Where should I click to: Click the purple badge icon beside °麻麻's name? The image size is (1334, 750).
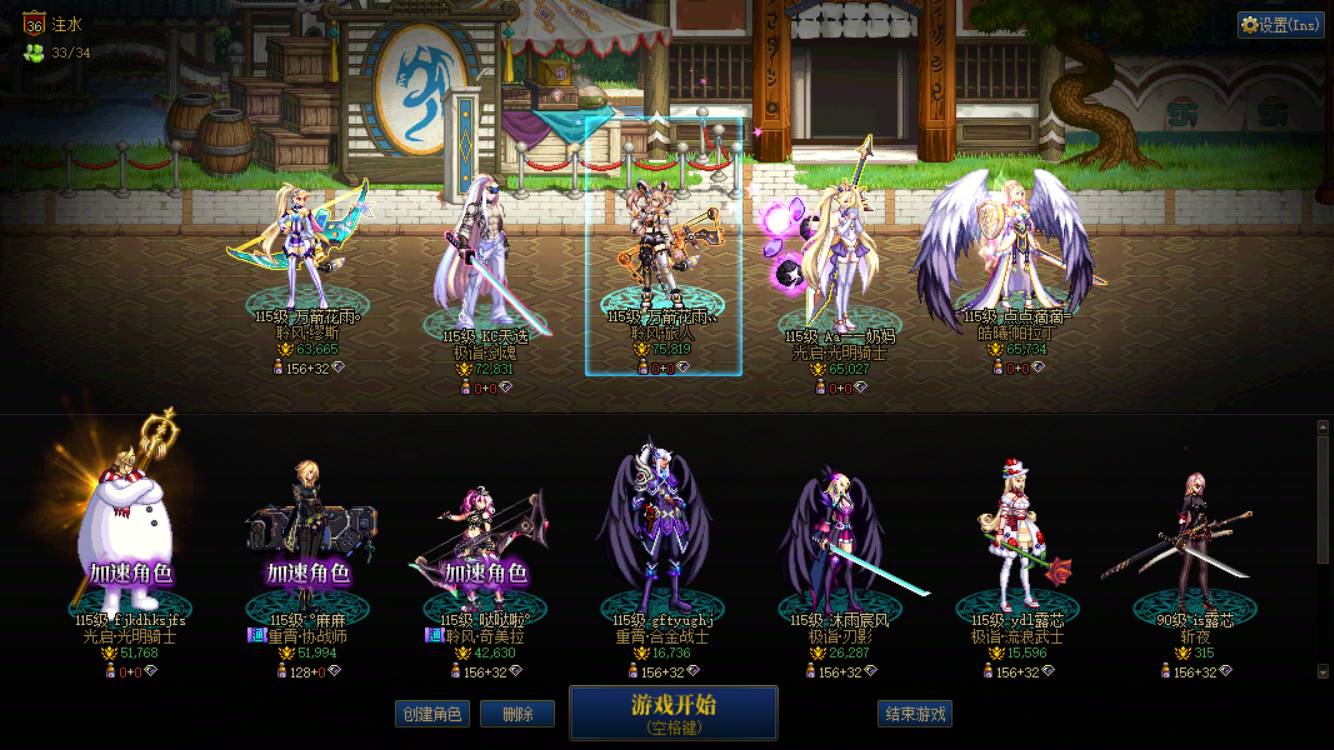click(256, 634)
